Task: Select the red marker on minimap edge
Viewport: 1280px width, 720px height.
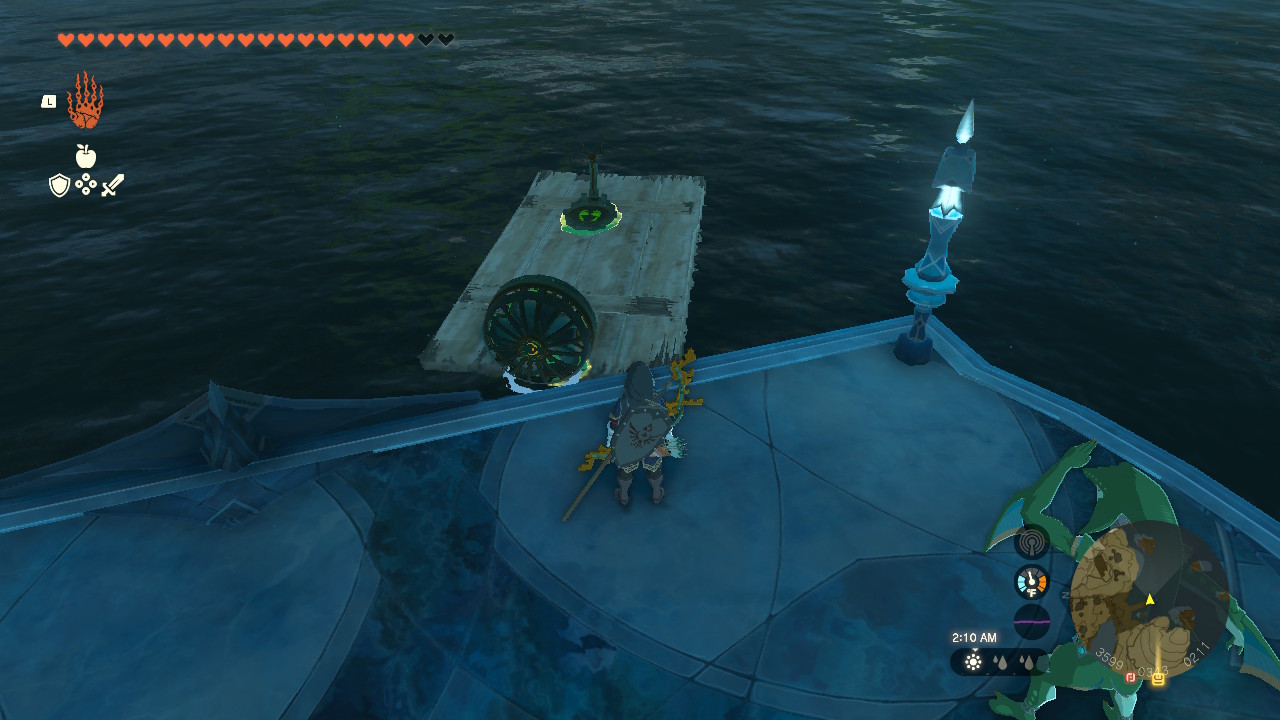Action: coord(1131,677)
